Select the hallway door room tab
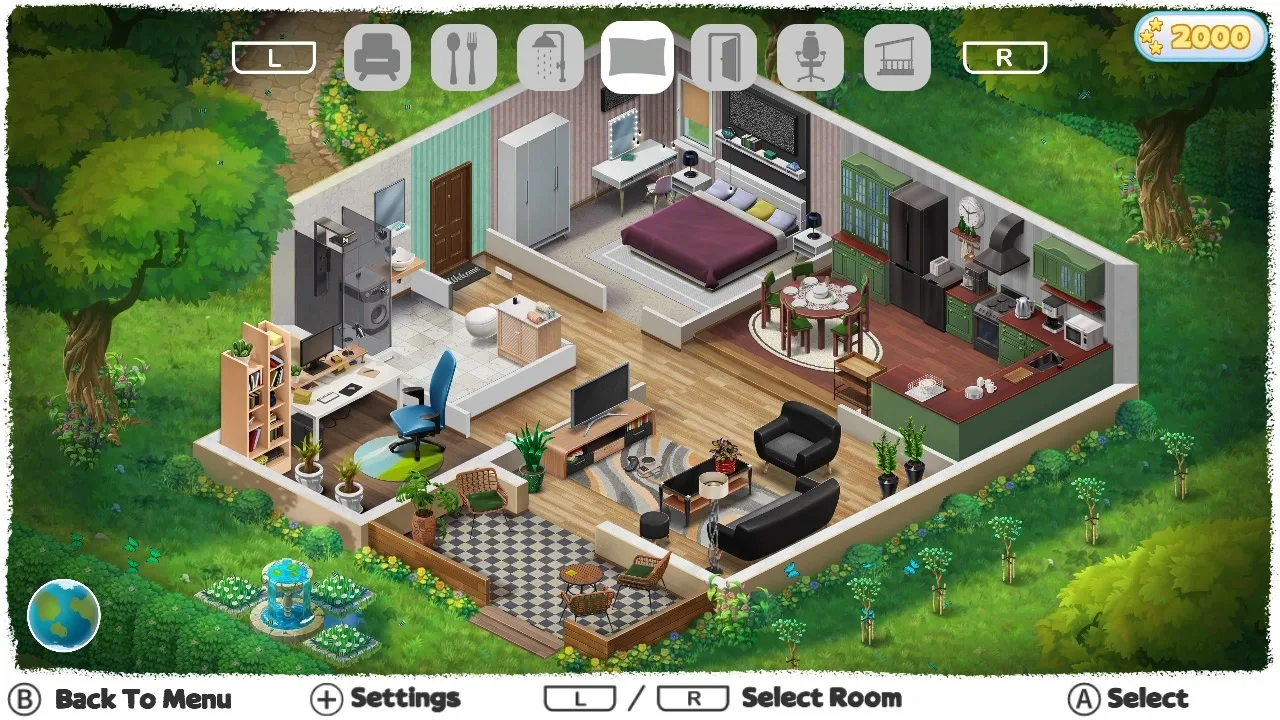The image size is (1280, 720). pos(724,58)
